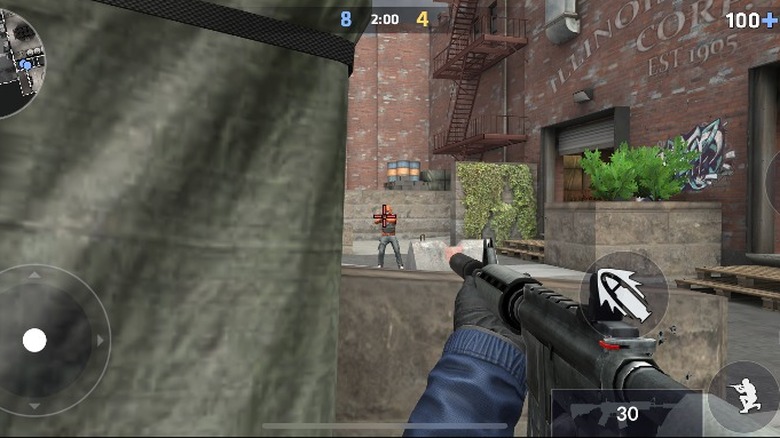
Task: Tap the movement joystick thumb knob
Action: pos(35,340)
